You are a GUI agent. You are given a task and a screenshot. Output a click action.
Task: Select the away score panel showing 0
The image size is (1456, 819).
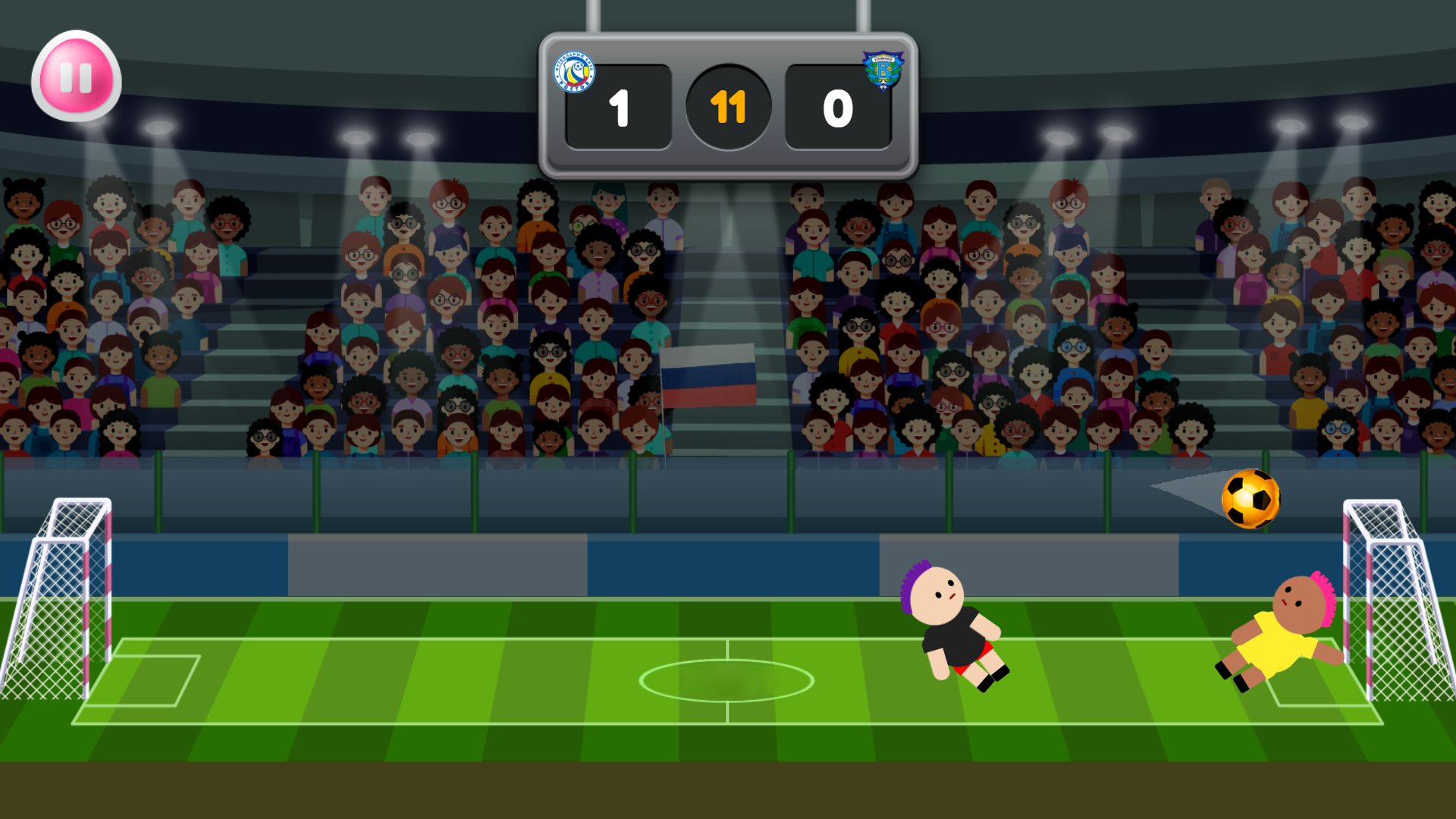pyautogui.click(x=837, y=108)
